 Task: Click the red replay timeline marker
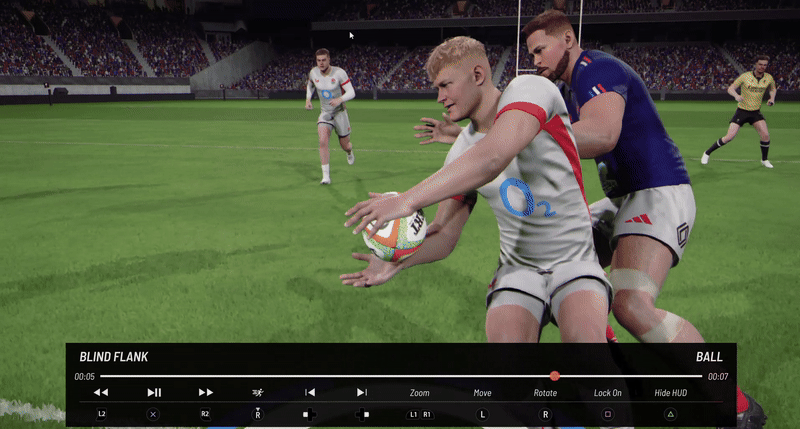click(554, 376)
